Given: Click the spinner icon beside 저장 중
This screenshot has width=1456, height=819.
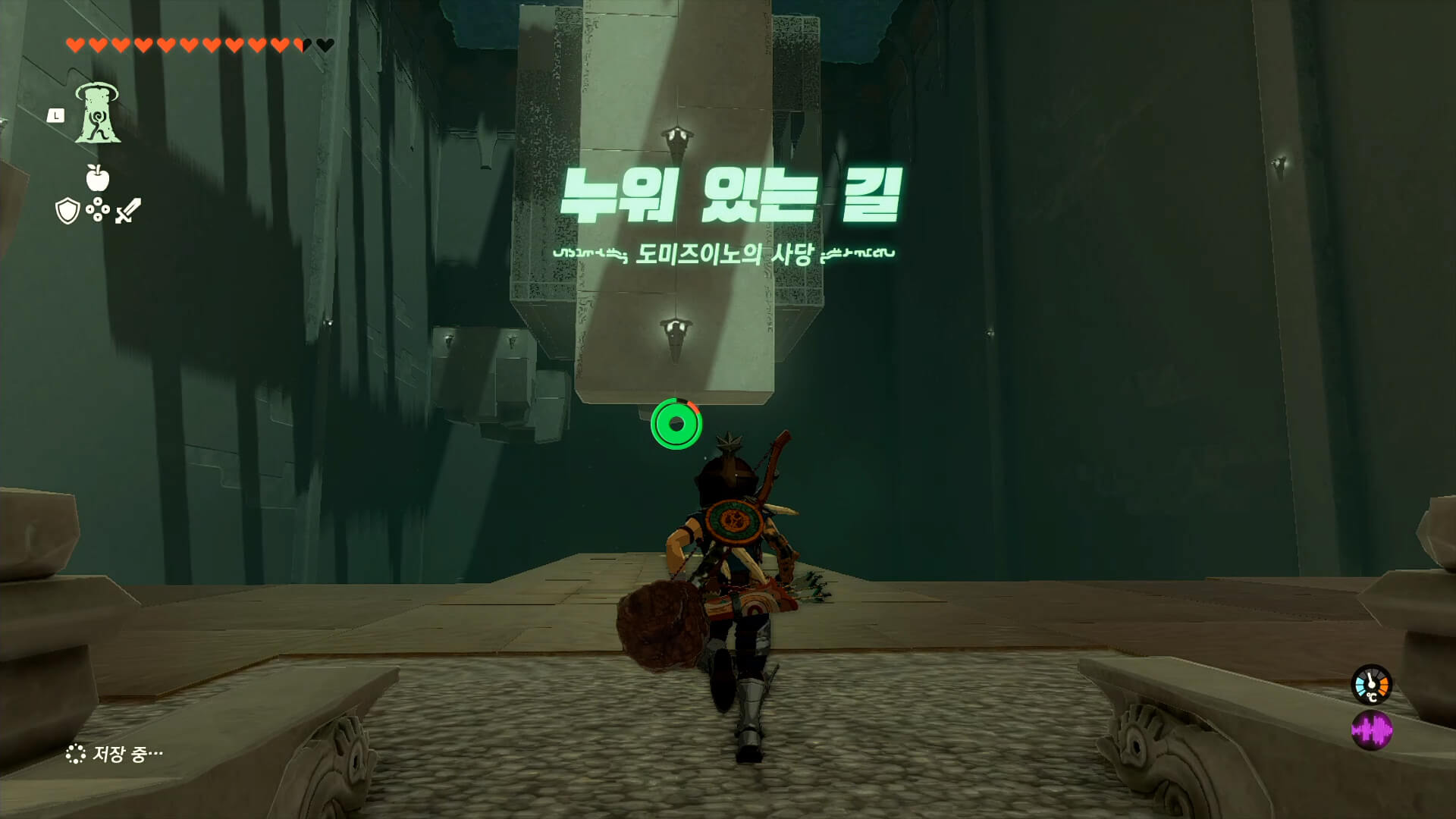Looking at the screenshot, I should pos(76,754).
